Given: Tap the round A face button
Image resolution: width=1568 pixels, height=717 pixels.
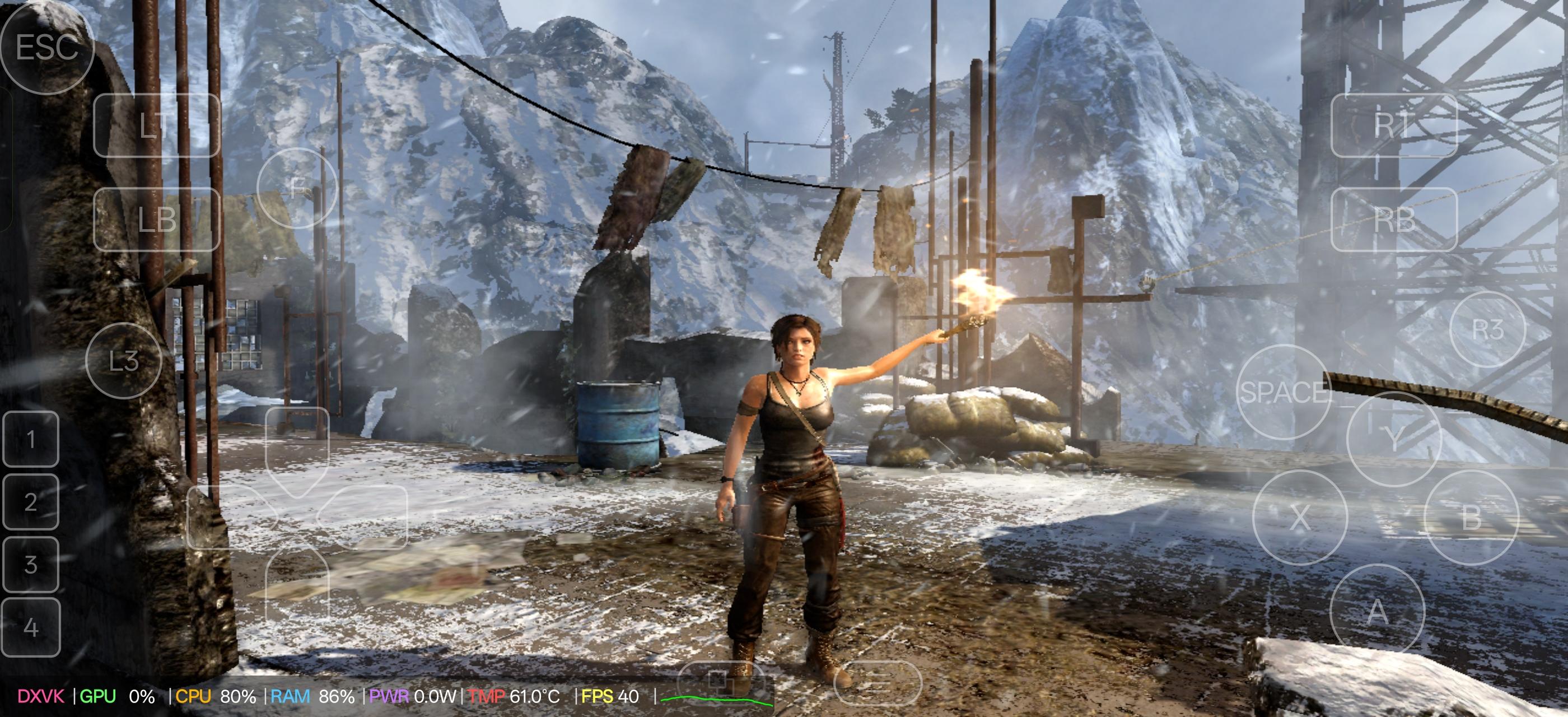Looking at the screenshot, I should (x=1378, y=611).
